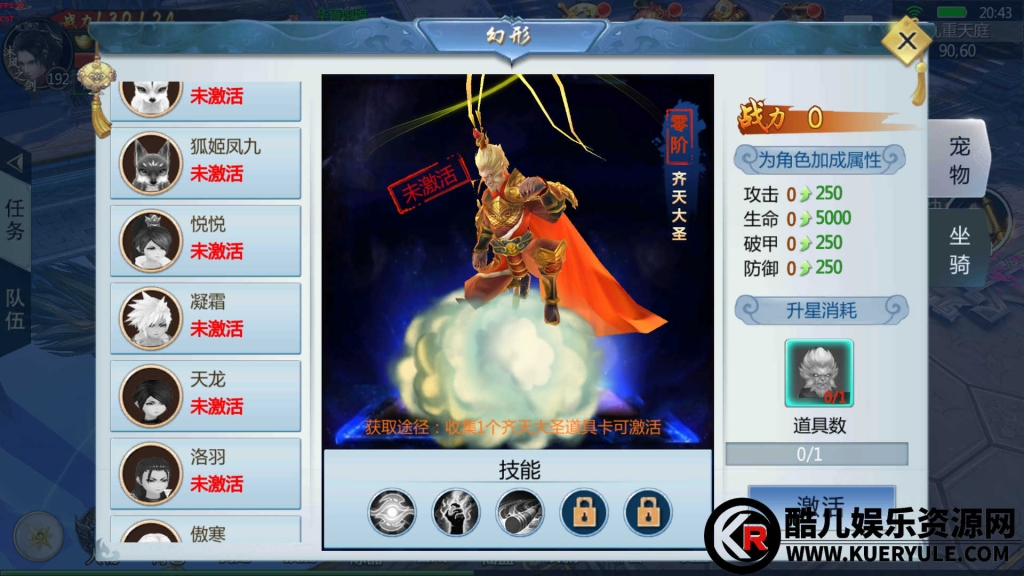The width and height of the screenshot is (1024, 576).
Task: Open the 坐骑 tab
Action: 959,250
